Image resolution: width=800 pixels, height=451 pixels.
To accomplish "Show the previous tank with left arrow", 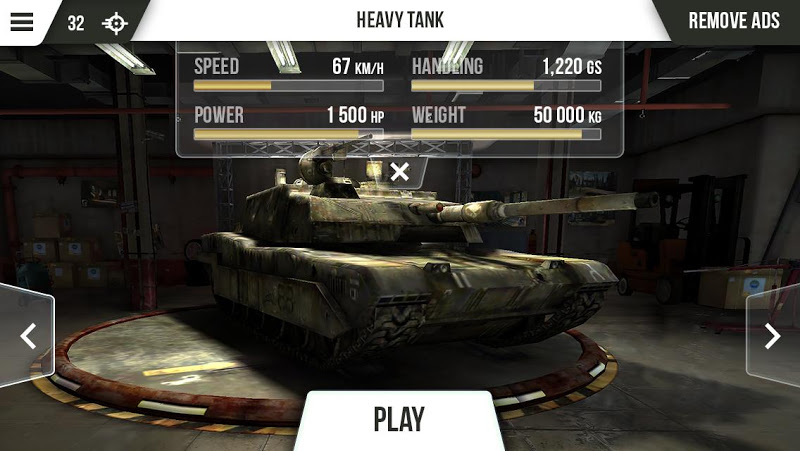I will point(27,336).
